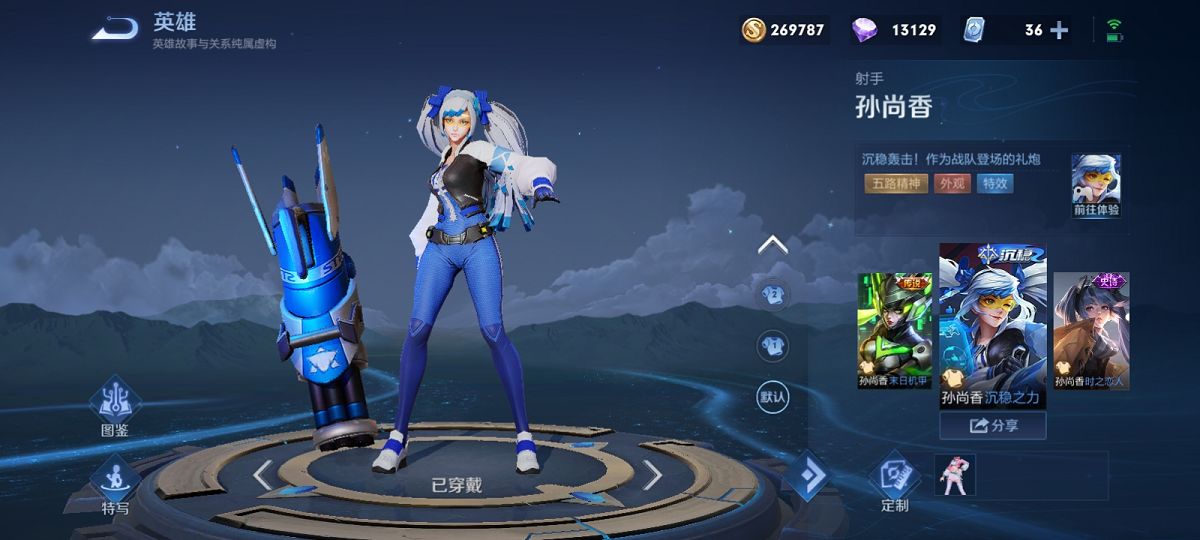
Task: Switch to the 默认 default outfit
Action: (772, 397)
